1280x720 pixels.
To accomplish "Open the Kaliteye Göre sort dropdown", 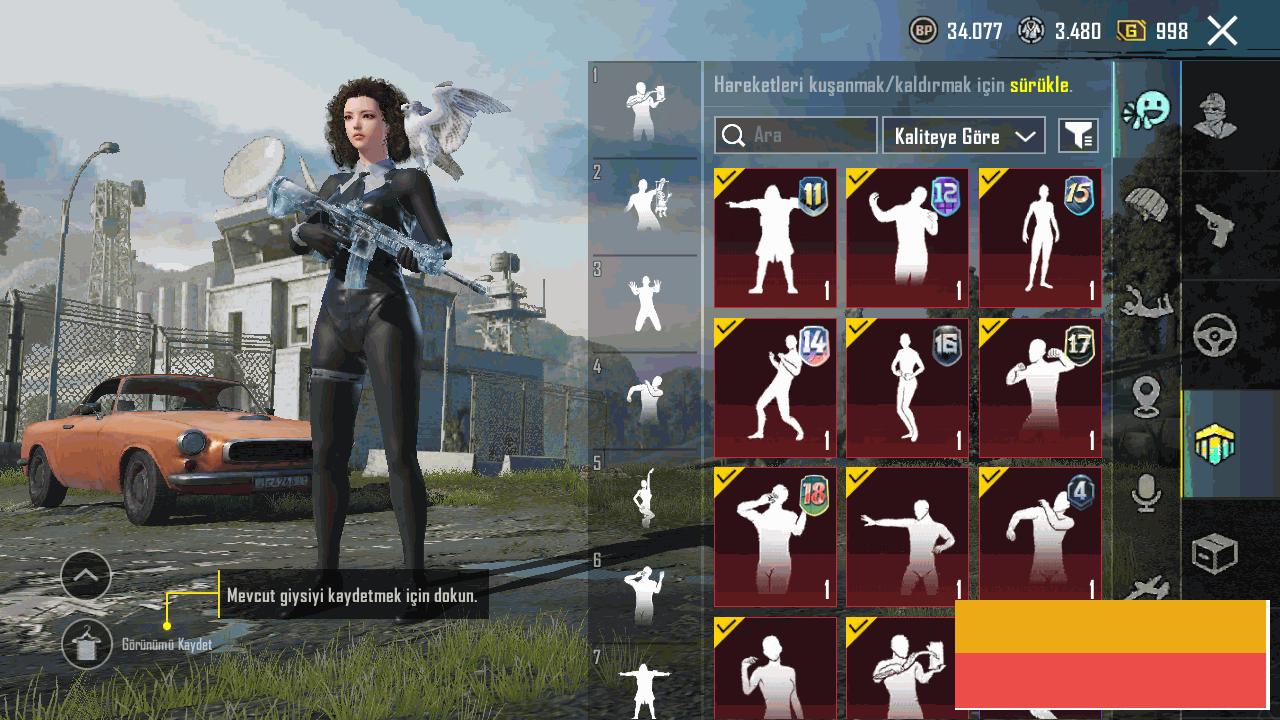I will [x=963, y=136].
